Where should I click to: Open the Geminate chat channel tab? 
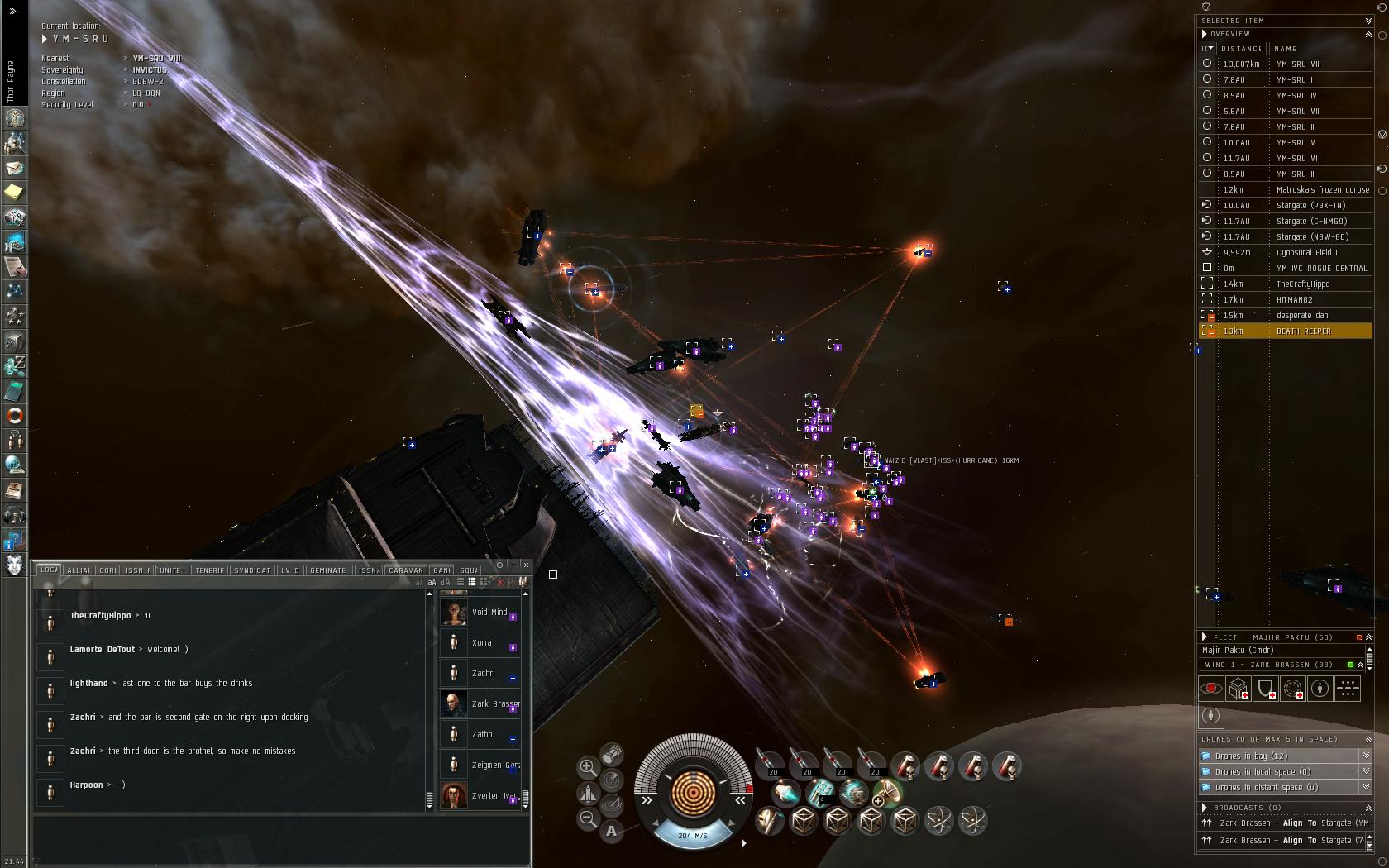(x=327, y=570)
